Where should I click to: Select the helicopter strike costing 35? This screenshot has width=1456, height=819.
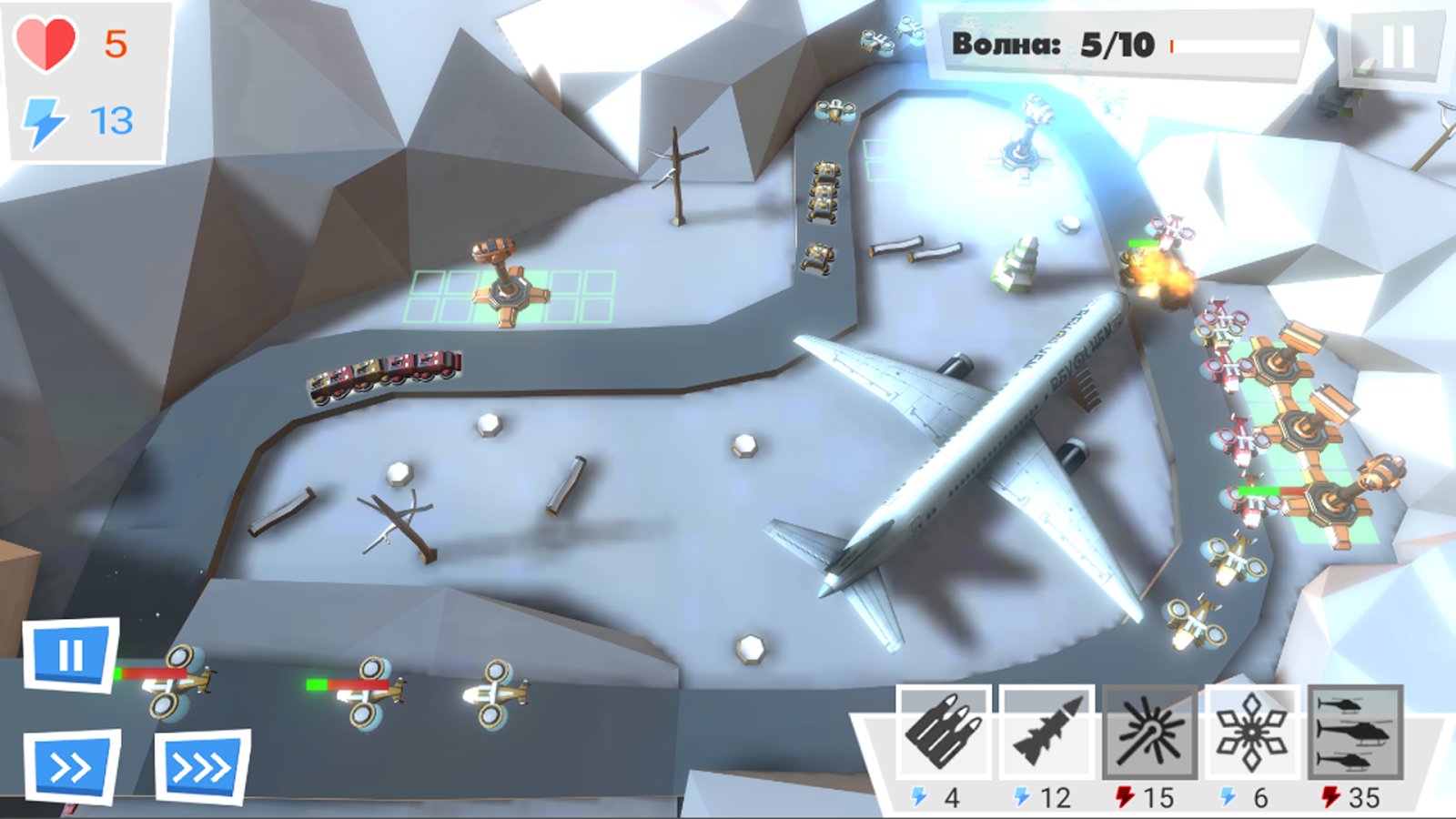click(1355, 733)
